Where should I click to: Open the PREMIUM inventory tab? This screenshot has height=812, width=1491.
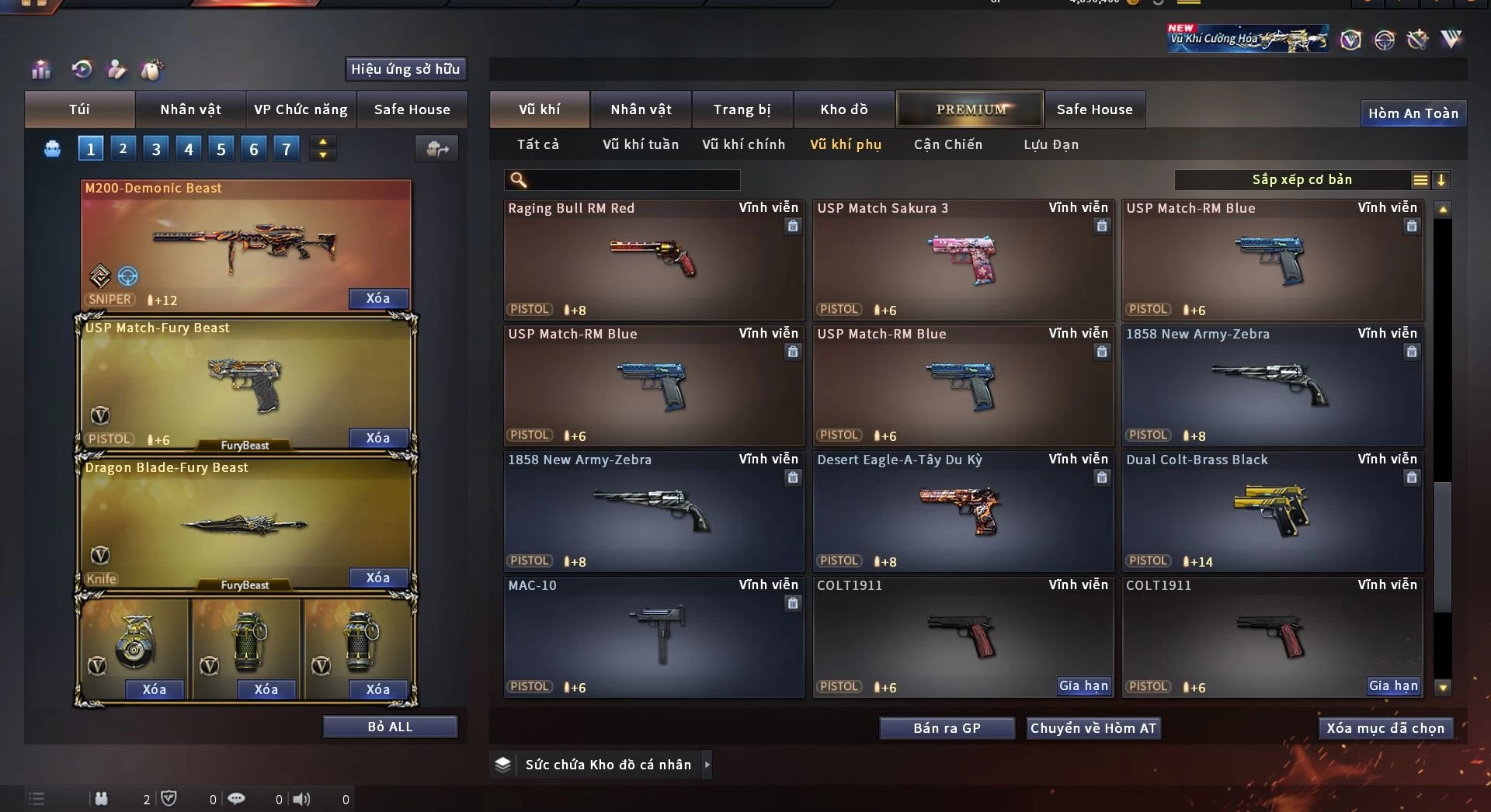(x=970, y=109)
